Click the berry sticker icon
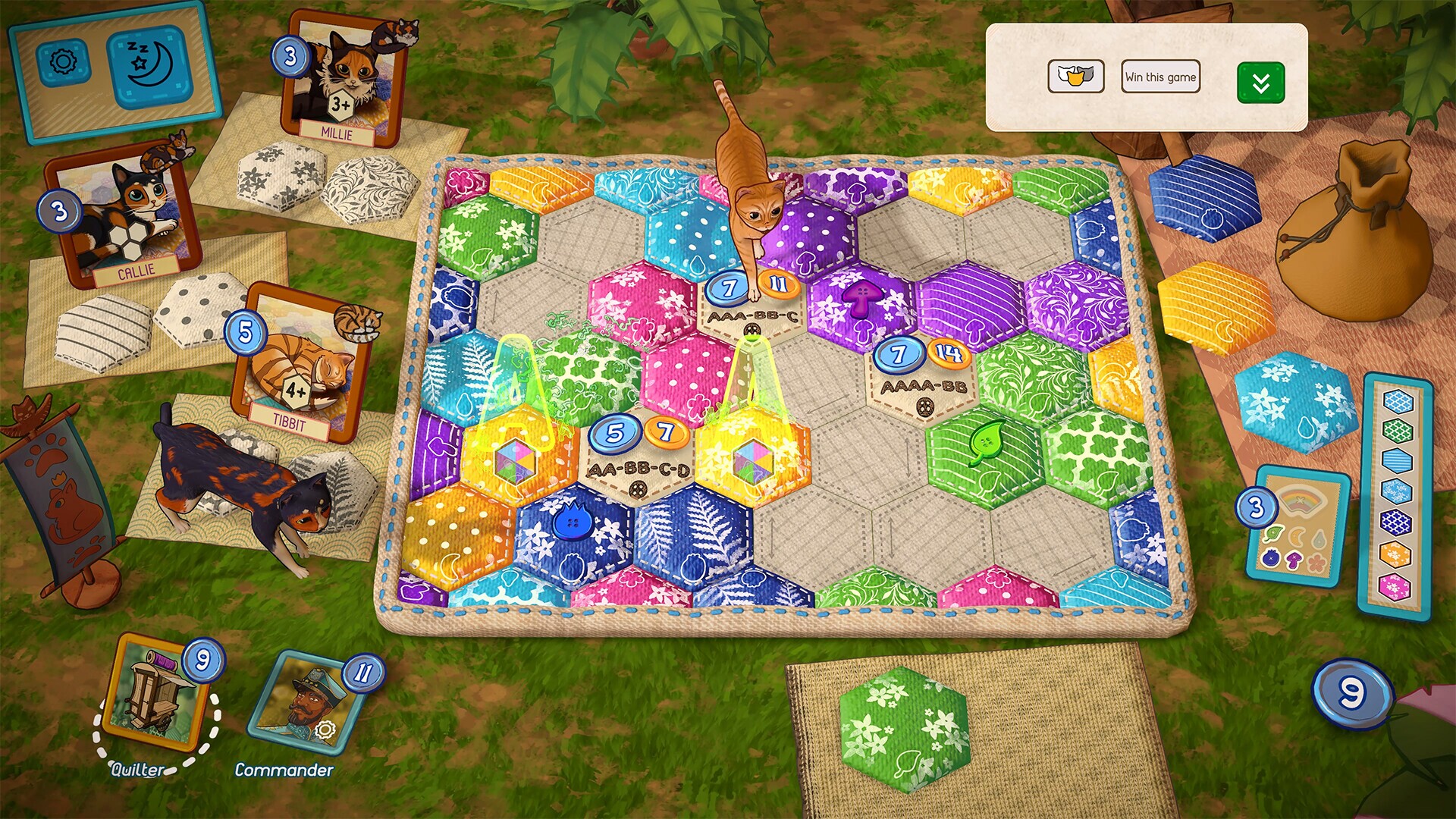This screenshot has width=1456, height=819. pyautogui.click(x=1270, y=559)
